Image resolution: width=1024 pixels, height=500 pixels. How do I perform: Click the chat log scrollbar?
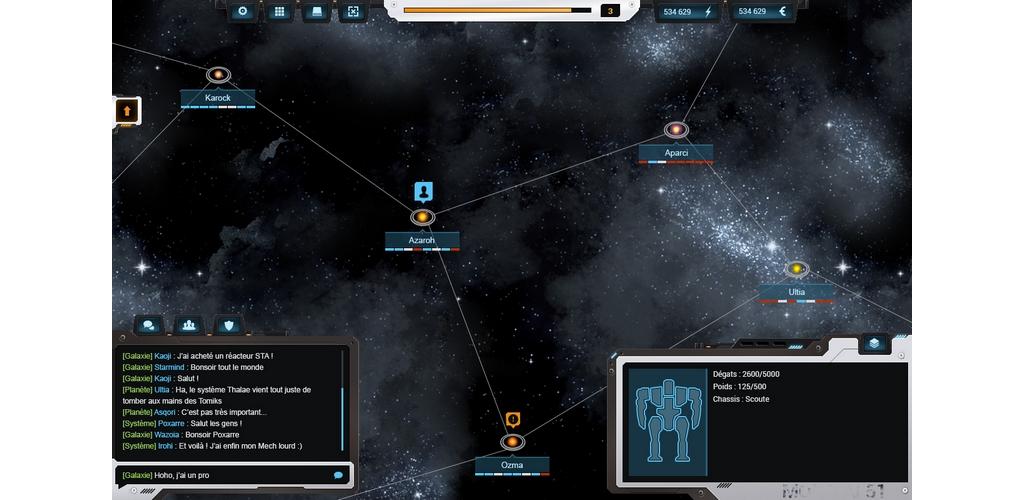(343, 400)
